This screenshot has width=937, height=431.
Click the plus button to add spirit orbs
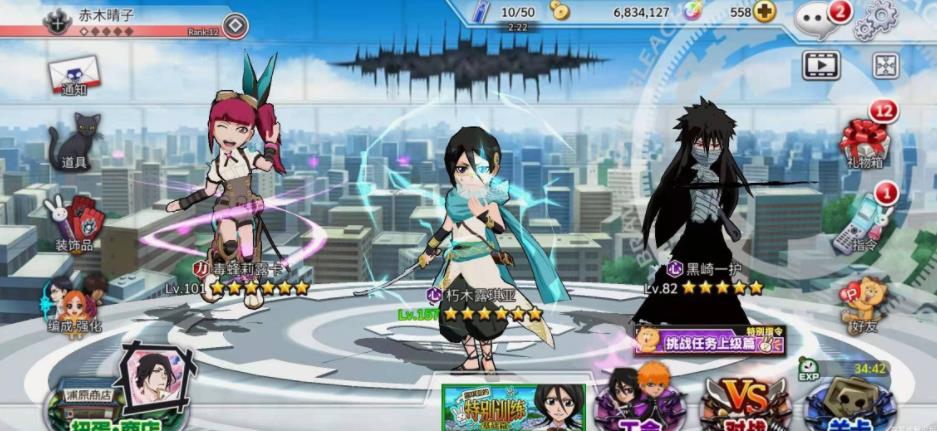765,12
